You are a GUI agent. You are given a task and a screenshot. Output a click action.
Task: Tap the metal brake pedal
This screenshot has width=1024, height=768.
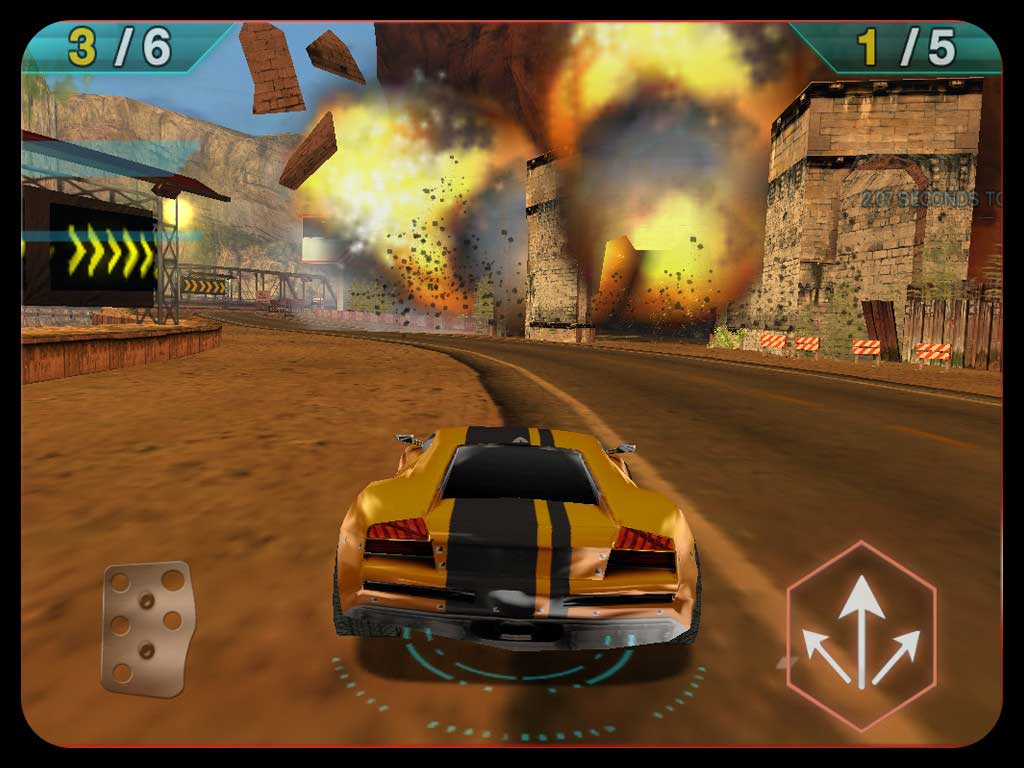point(147,627)
